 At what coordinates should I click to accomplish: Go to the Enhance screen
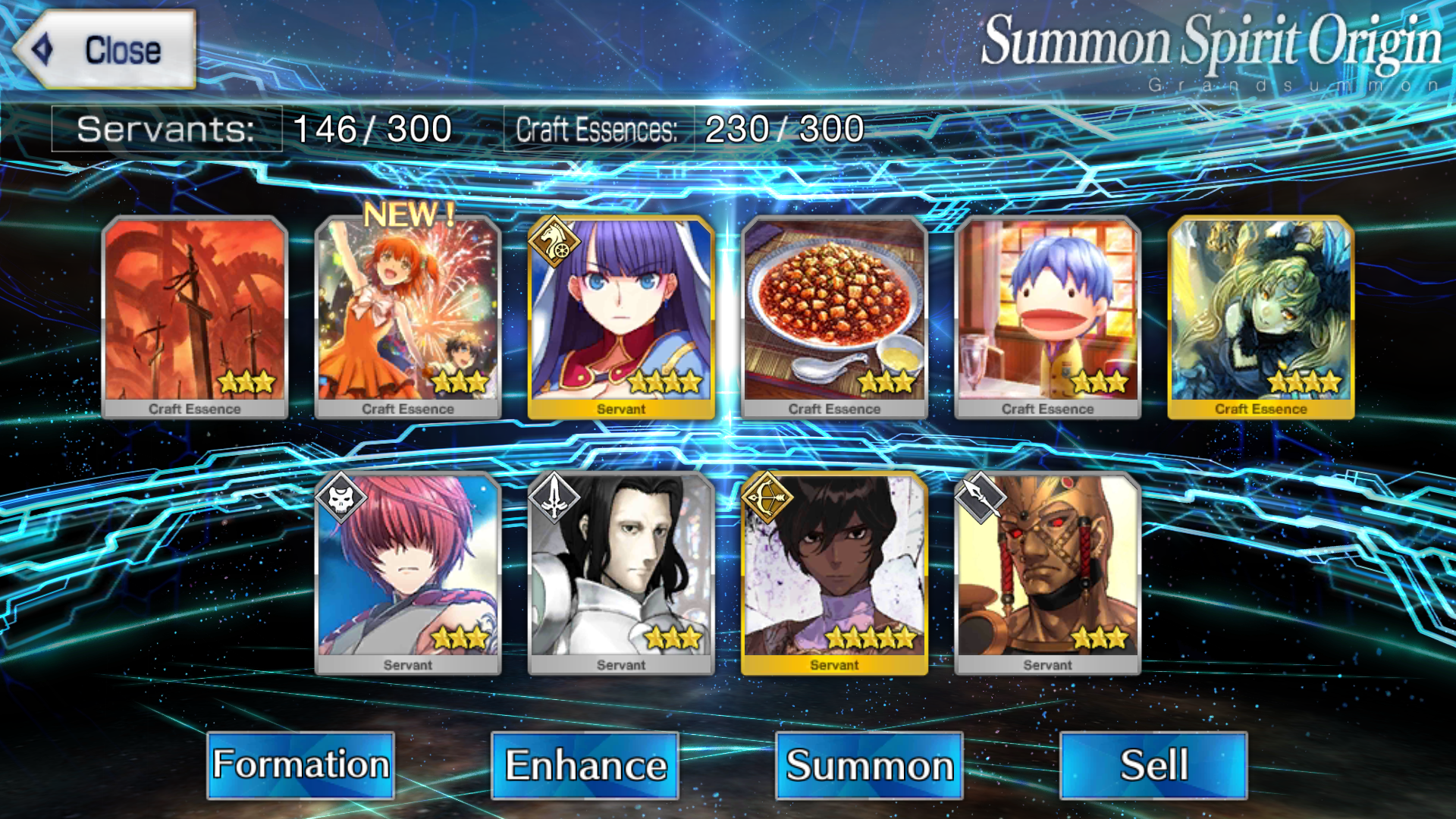click(585, 764)
